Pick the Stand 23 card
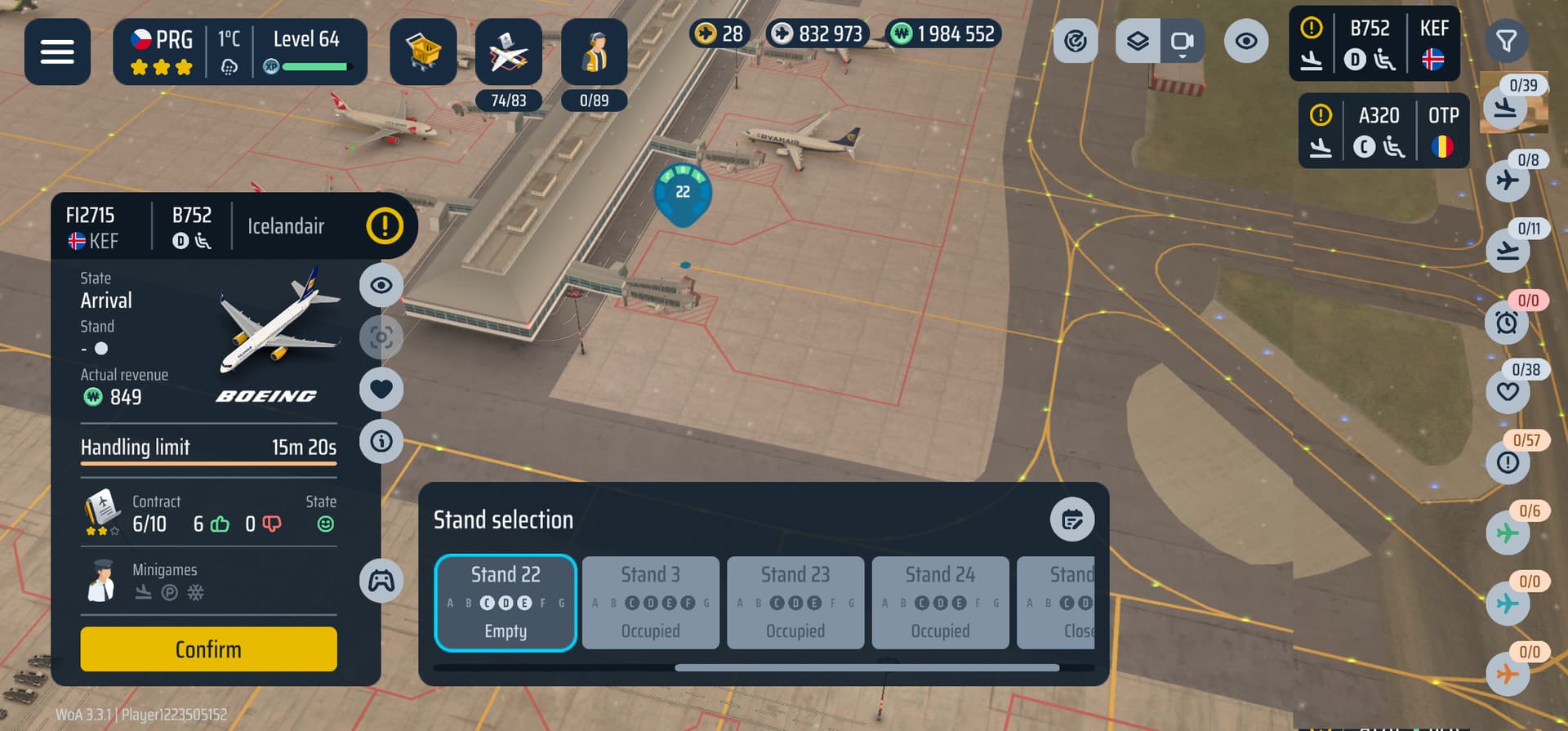1568x731 pixels. click(795, 603)
